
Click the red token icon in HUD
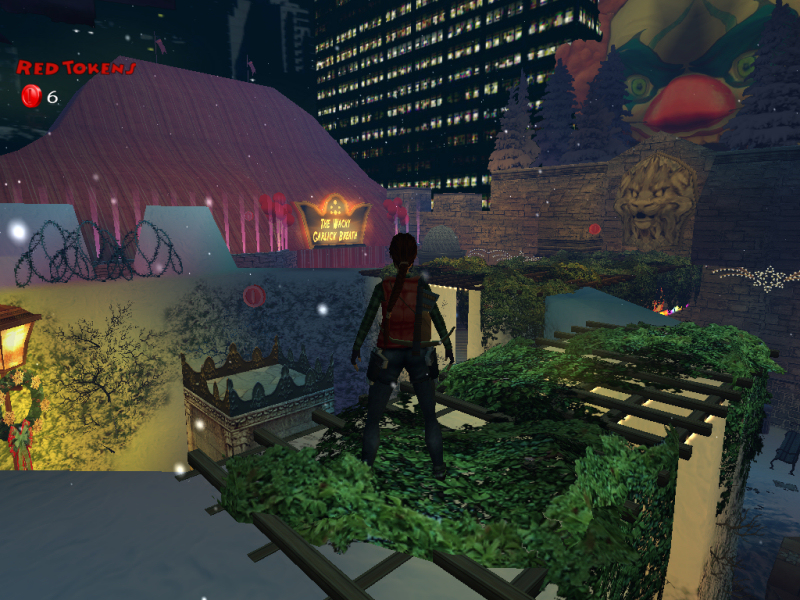[x=30, y=96]
